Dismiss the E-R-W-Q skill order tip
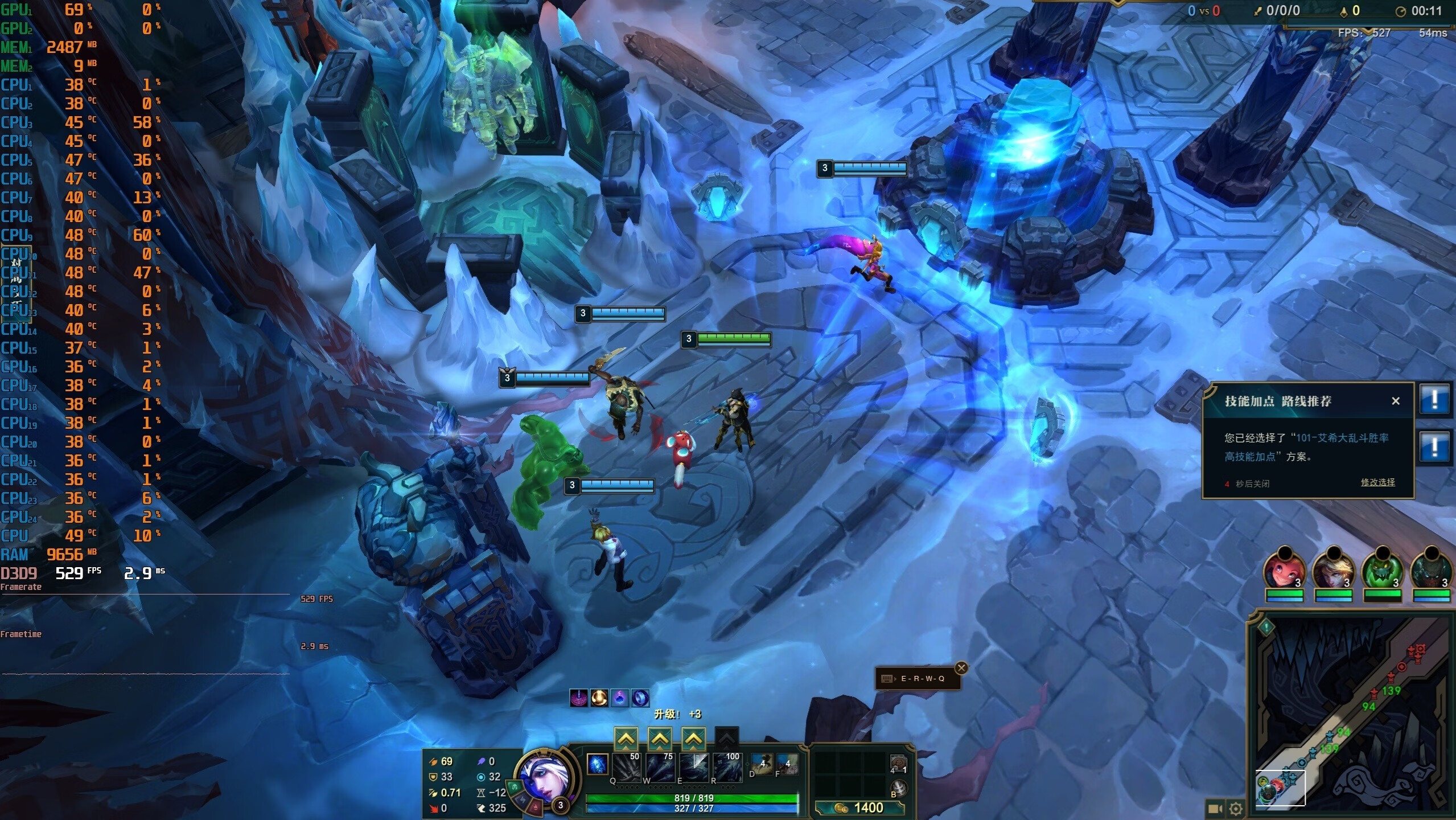Image resolution: width=1456 pixels, height=820 pixels. [961, 668]
